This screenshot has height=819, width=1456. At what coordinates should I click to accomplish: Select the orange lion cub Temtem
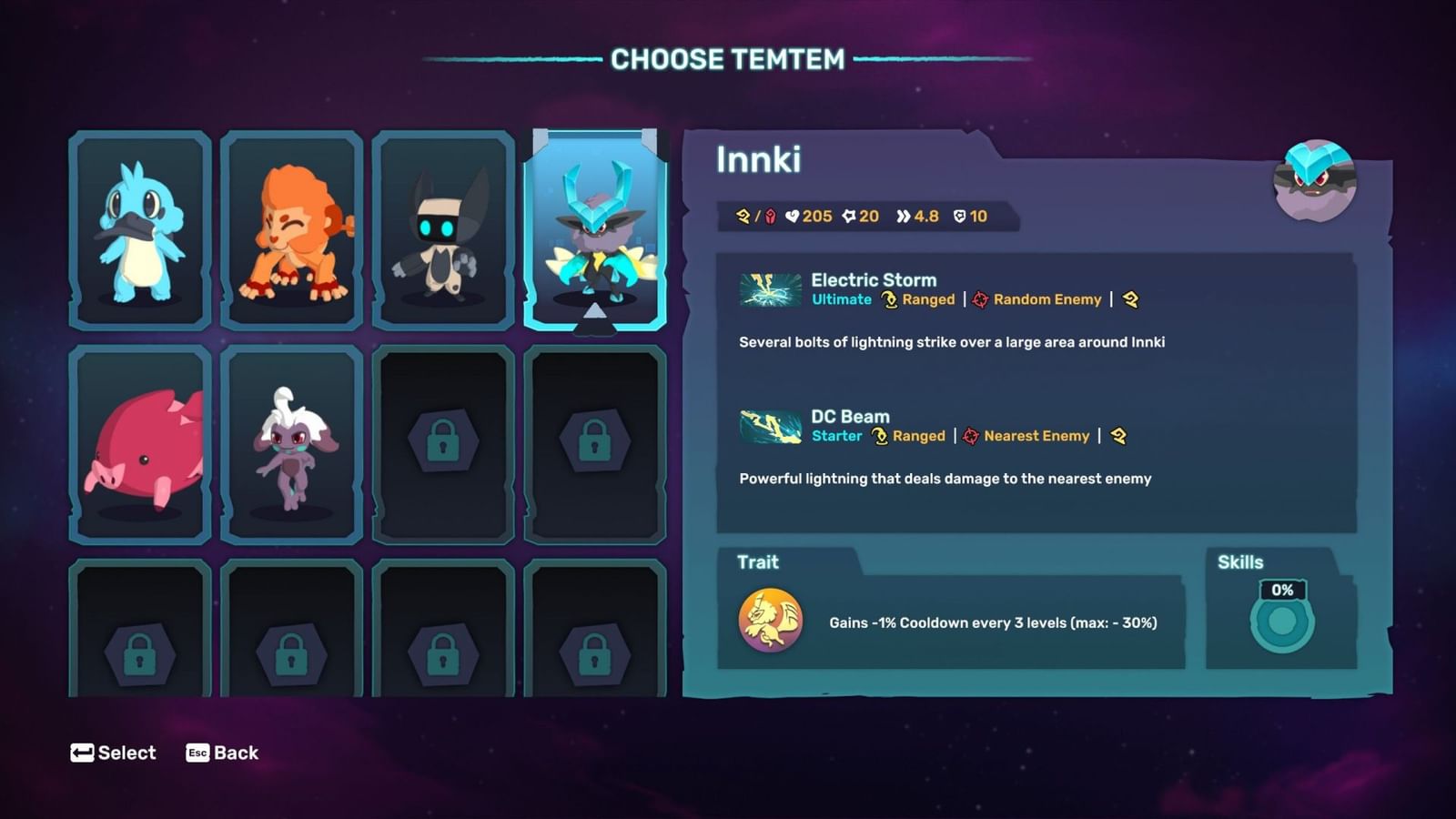click(292, 230)
